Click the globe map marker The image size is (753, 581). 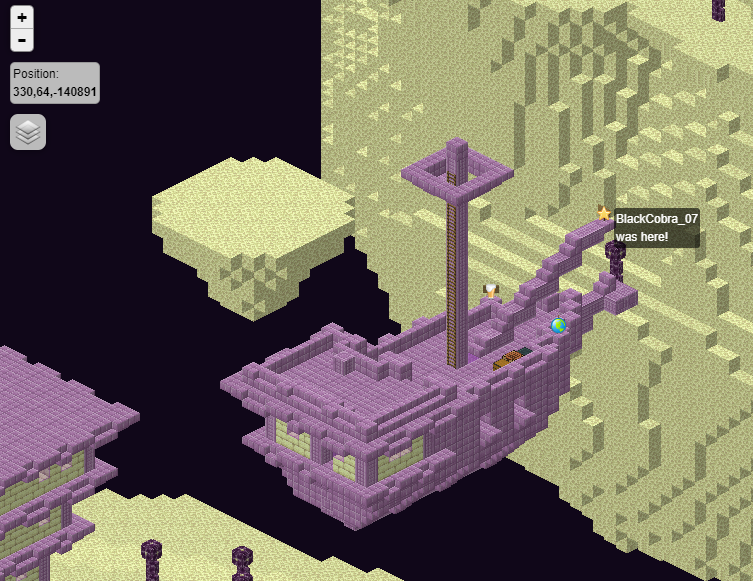(558, 325)
